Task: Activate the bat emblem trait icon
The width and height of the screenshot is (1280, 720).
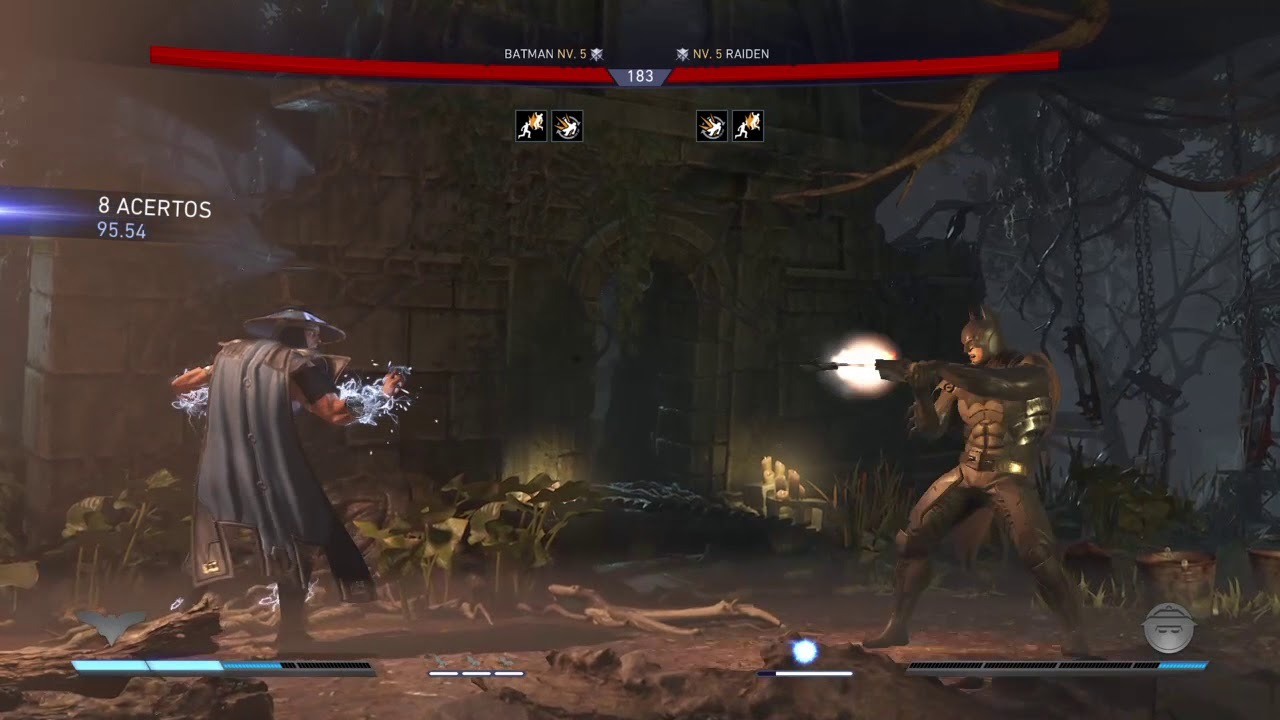Action: pos(112,627)
